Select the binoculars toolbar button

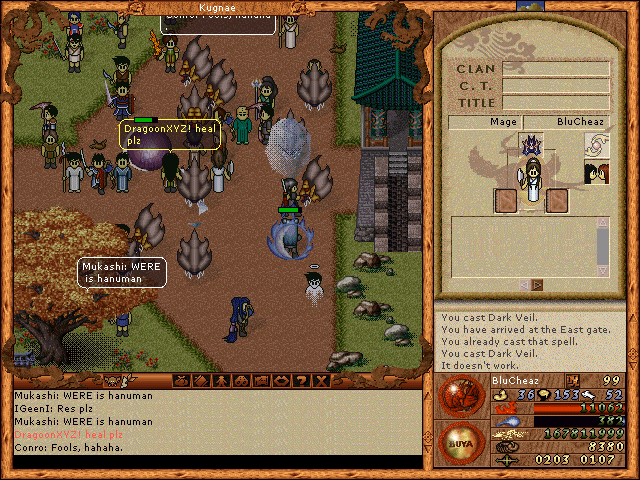coord(240,380)
